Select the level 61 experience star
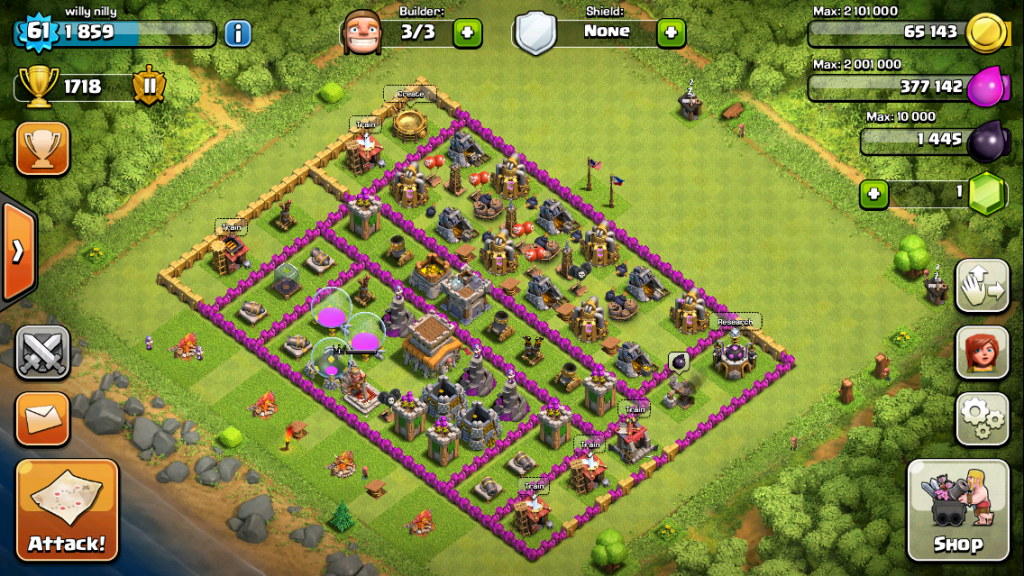Viewport: 1024px width, 576px height. (38, 32)
